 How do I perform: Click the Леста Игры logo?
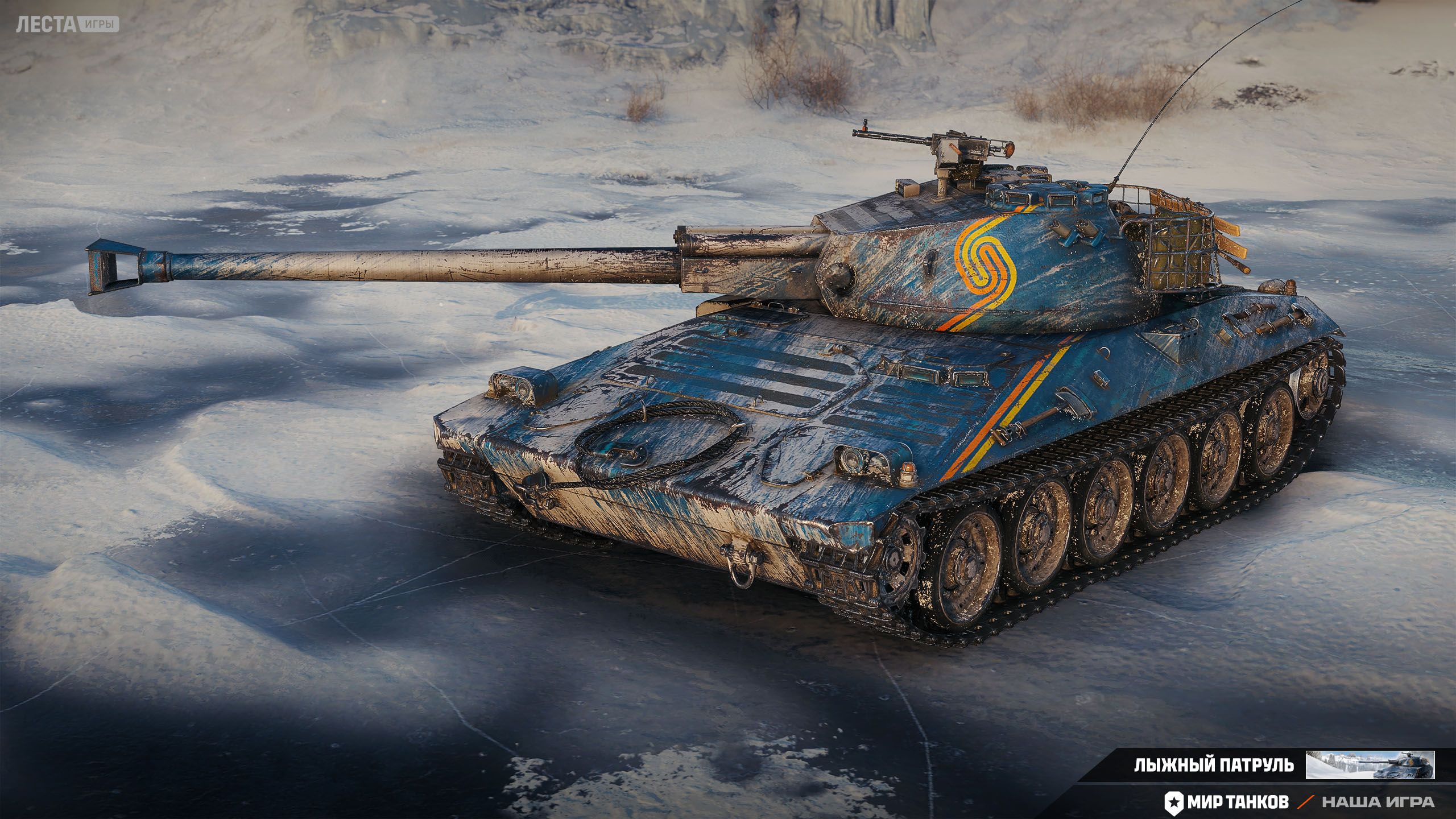pyautogui.click(x=67, y=24)
